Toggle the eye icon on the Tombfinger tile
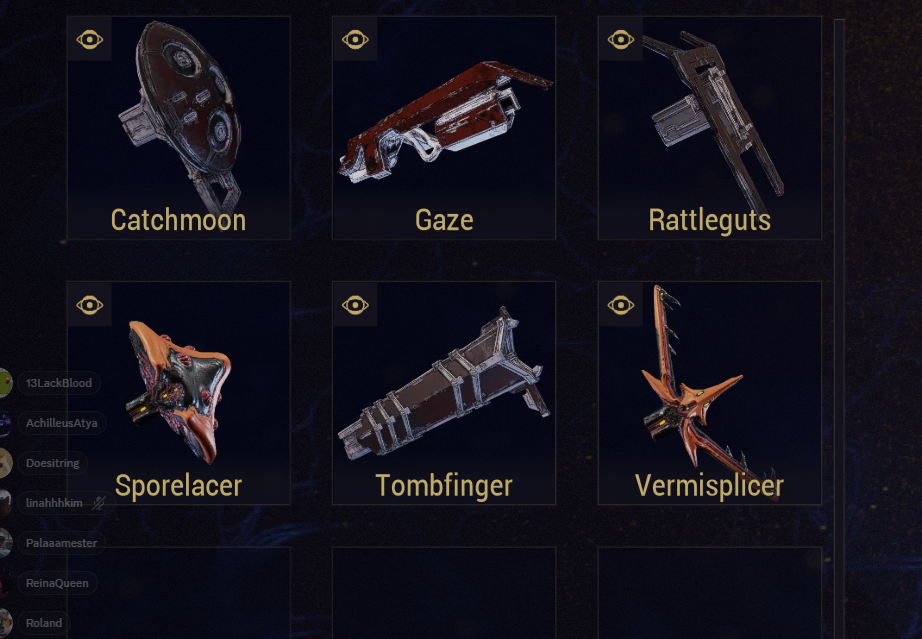922x639 pixels. (x=355, y=304)
